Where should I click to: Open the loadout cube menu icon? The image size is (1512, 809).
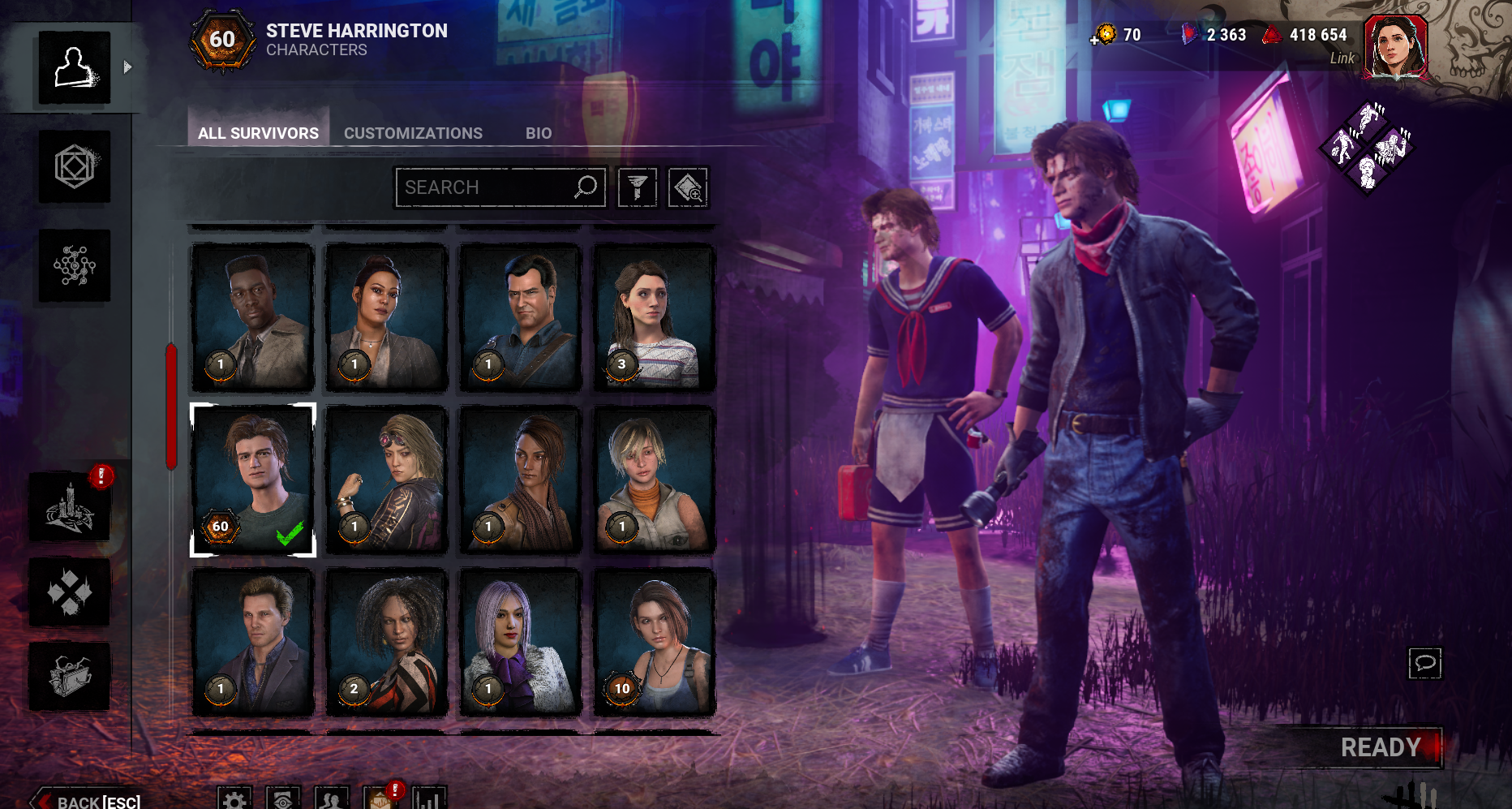75,166
